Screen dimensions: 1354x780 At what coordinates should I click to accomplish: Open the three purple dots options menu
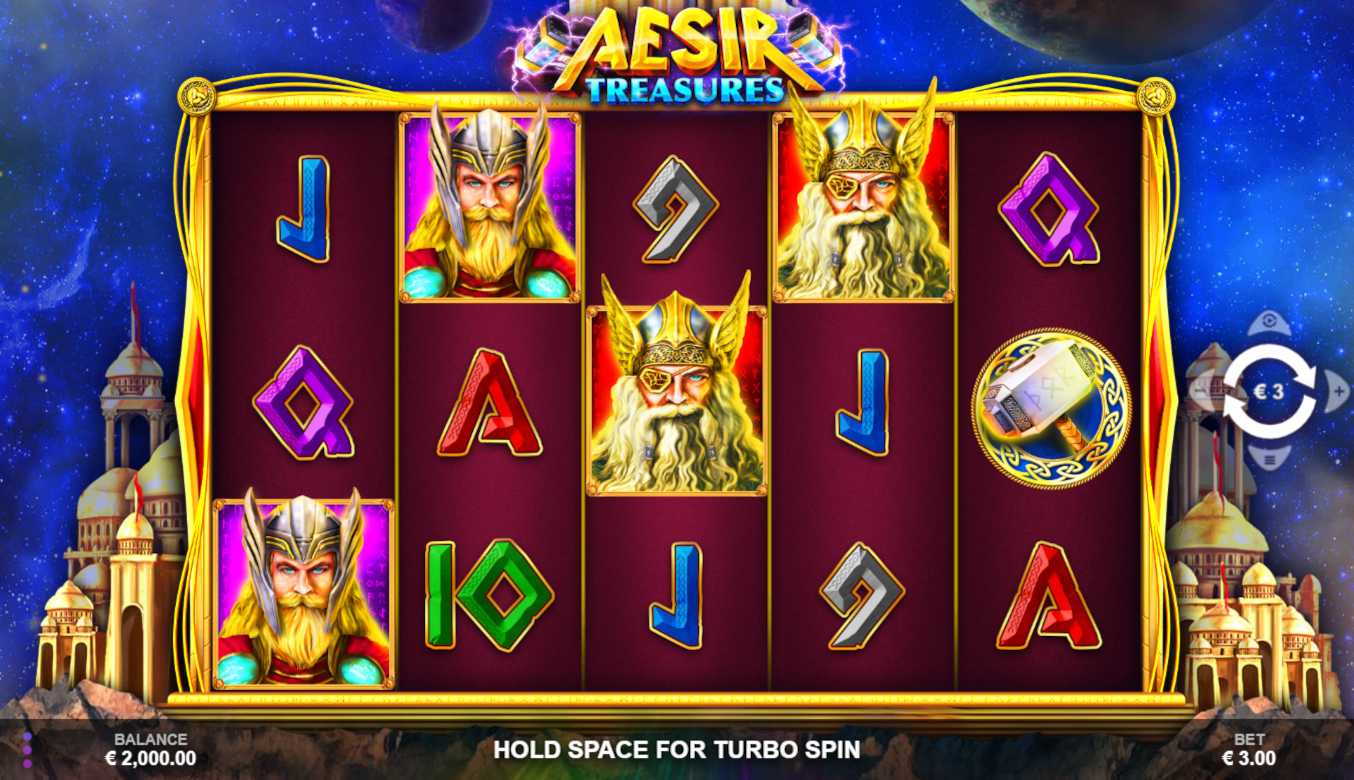(27, 750)
